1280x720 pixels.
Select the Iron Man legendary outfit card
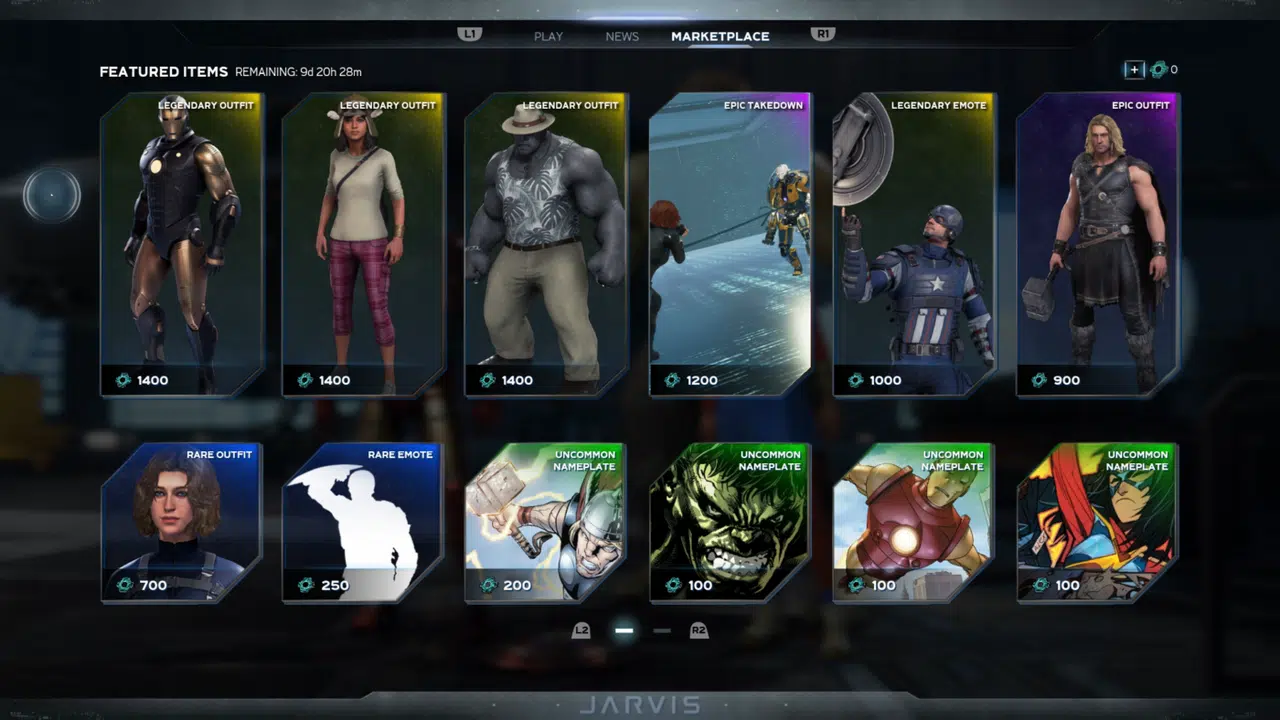point(182,245)
